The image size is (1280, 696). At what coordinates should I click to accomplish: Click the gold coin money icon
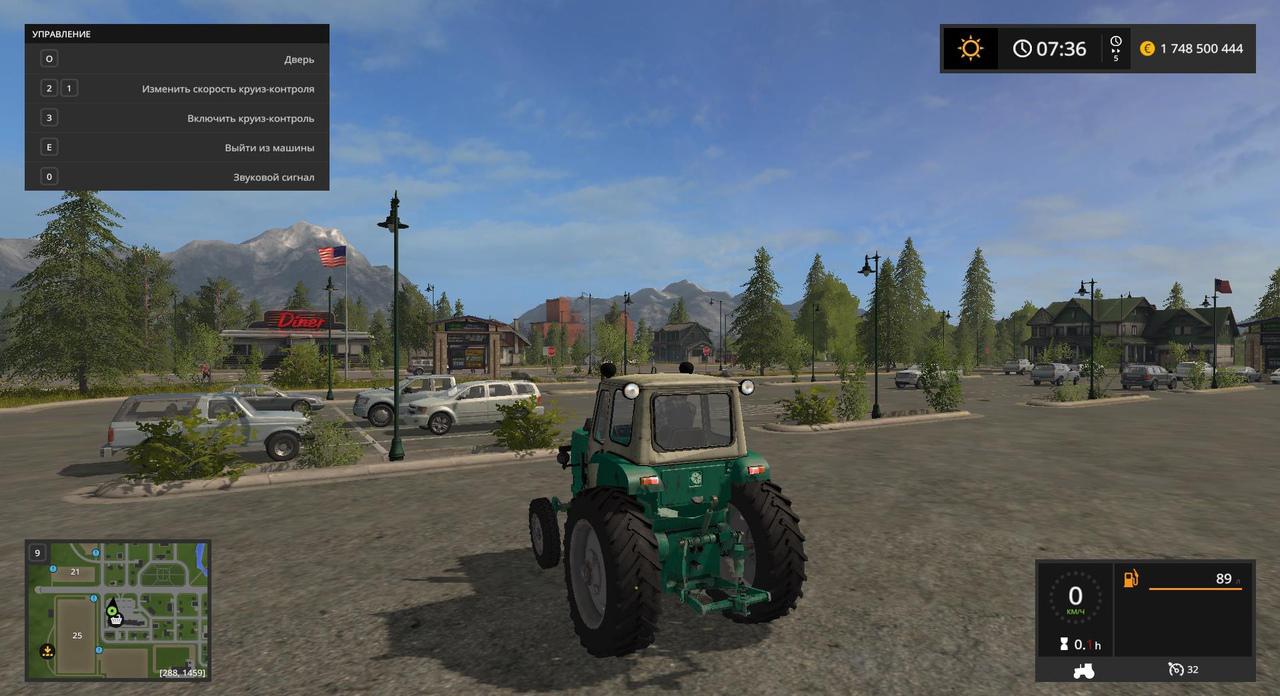(1147, 48)
